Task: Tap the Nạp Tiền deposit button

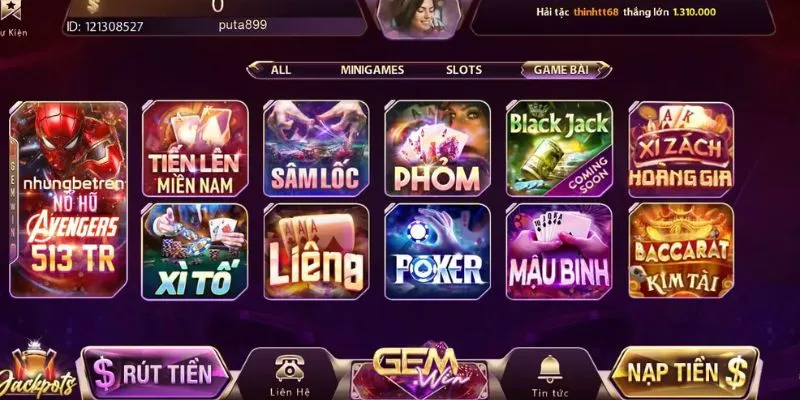Action: (685, 374)
